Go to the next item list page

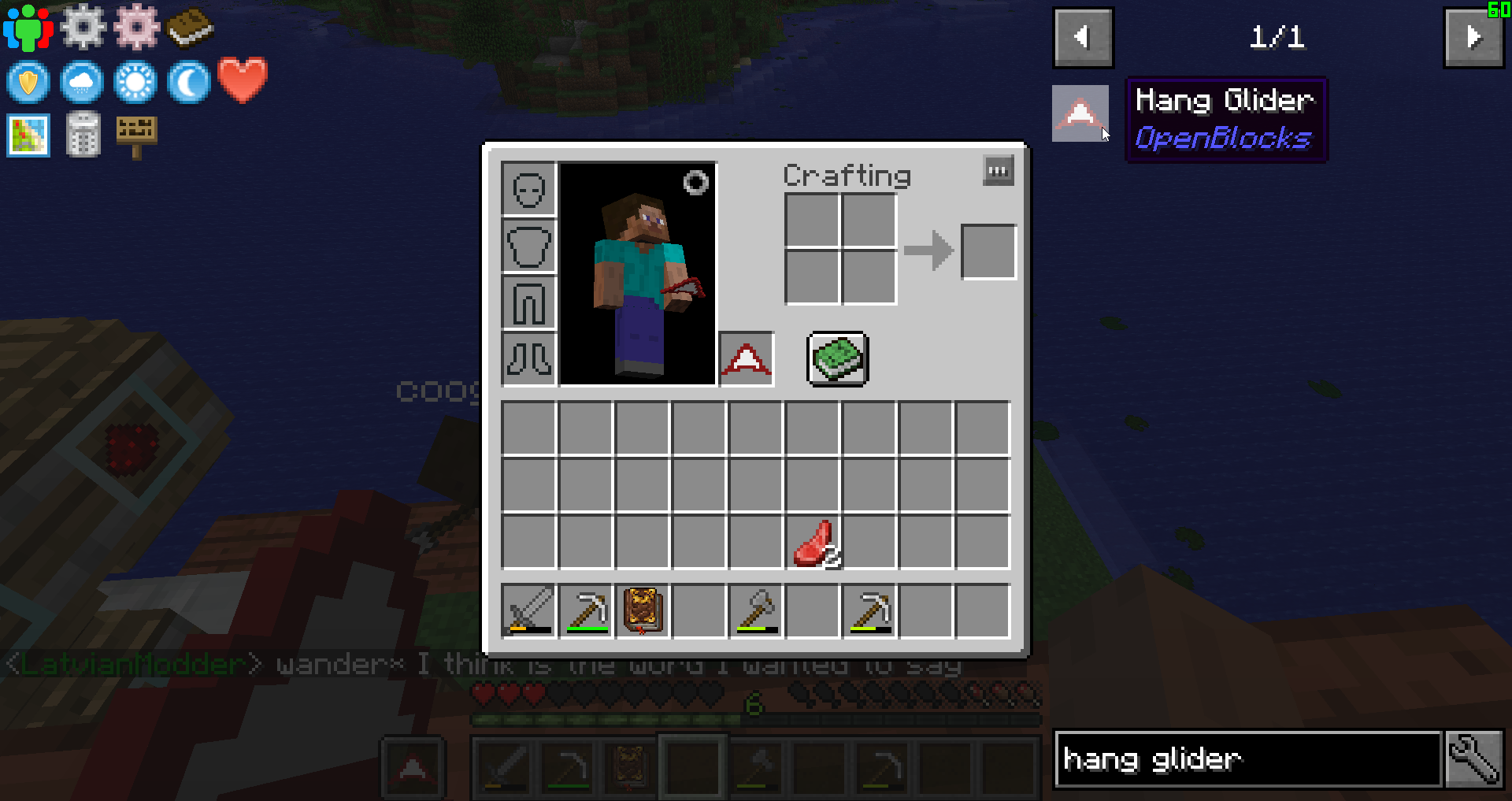(x=1473, y=38)
